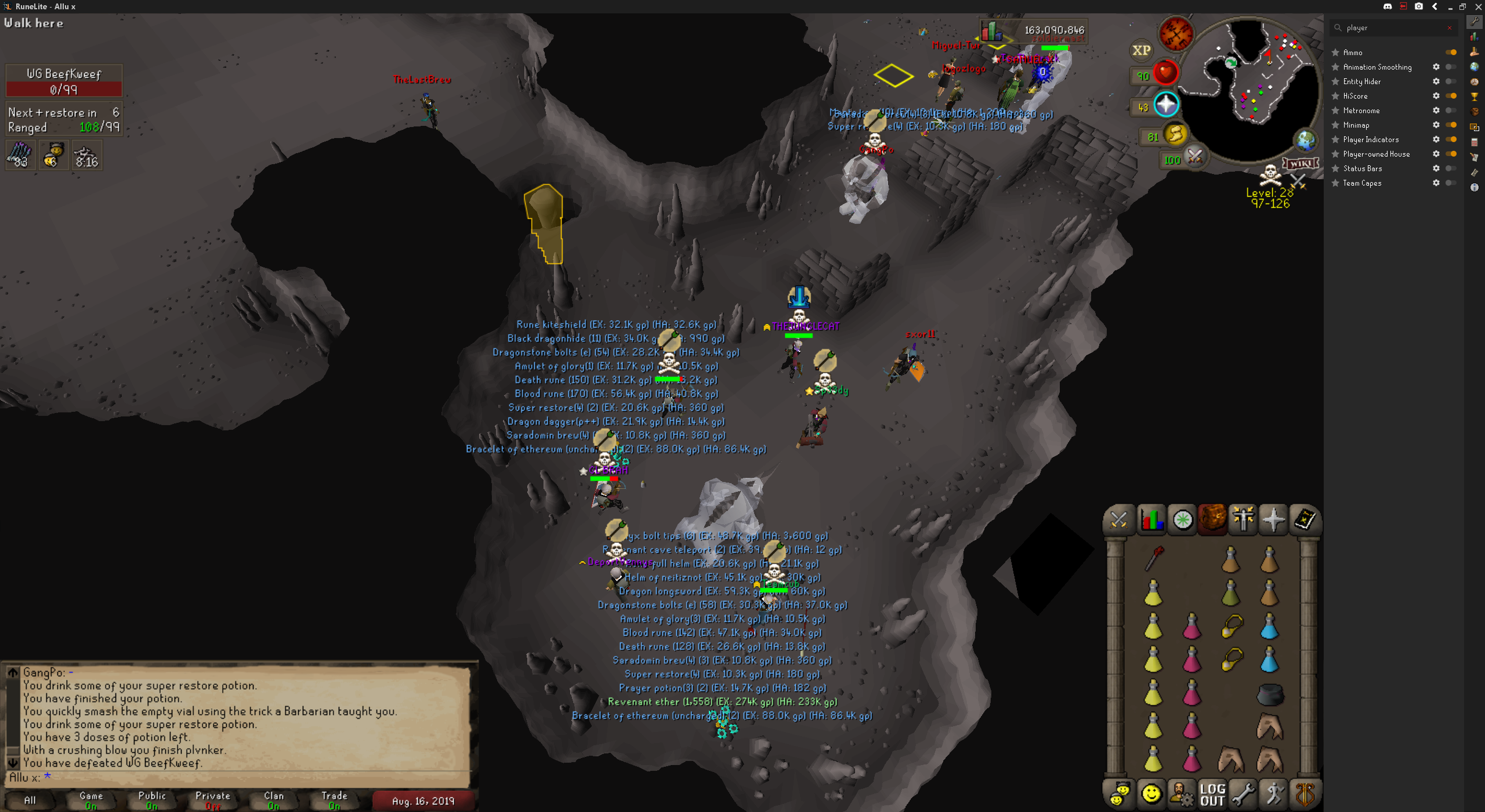Use the red-tipped staff in inventory

1154,558
